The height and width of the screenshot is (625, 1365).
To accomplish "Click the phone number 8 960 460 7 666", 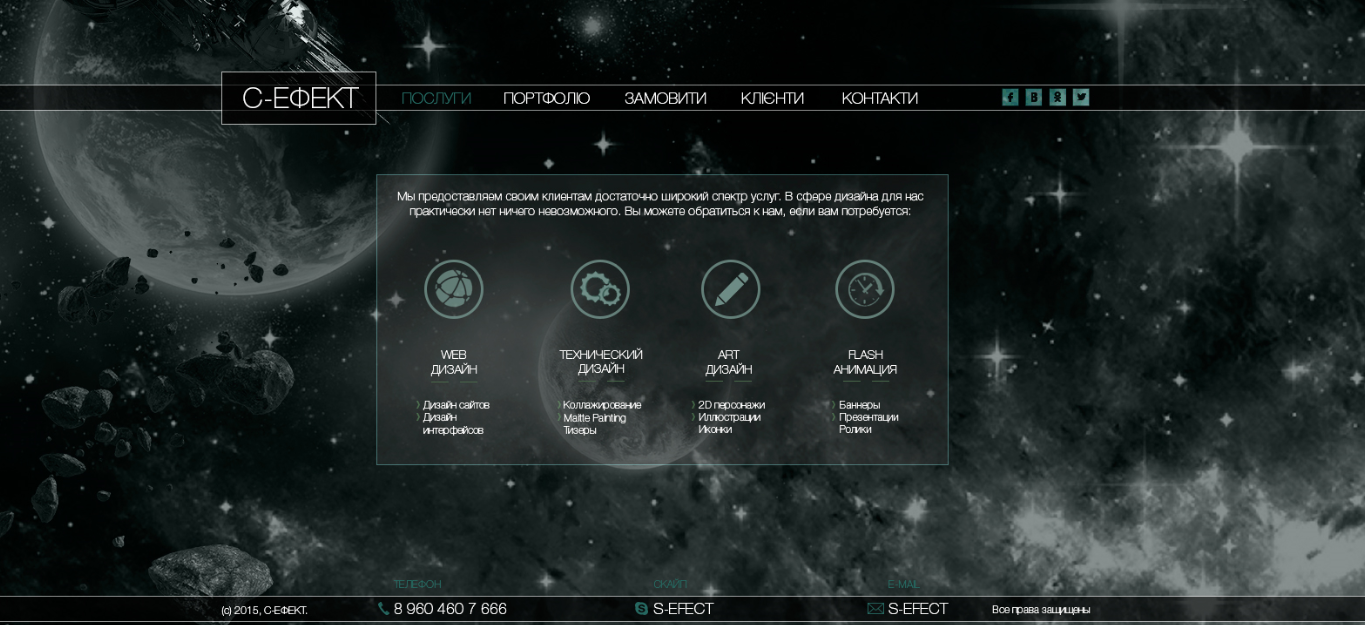I will click(449, 609).
